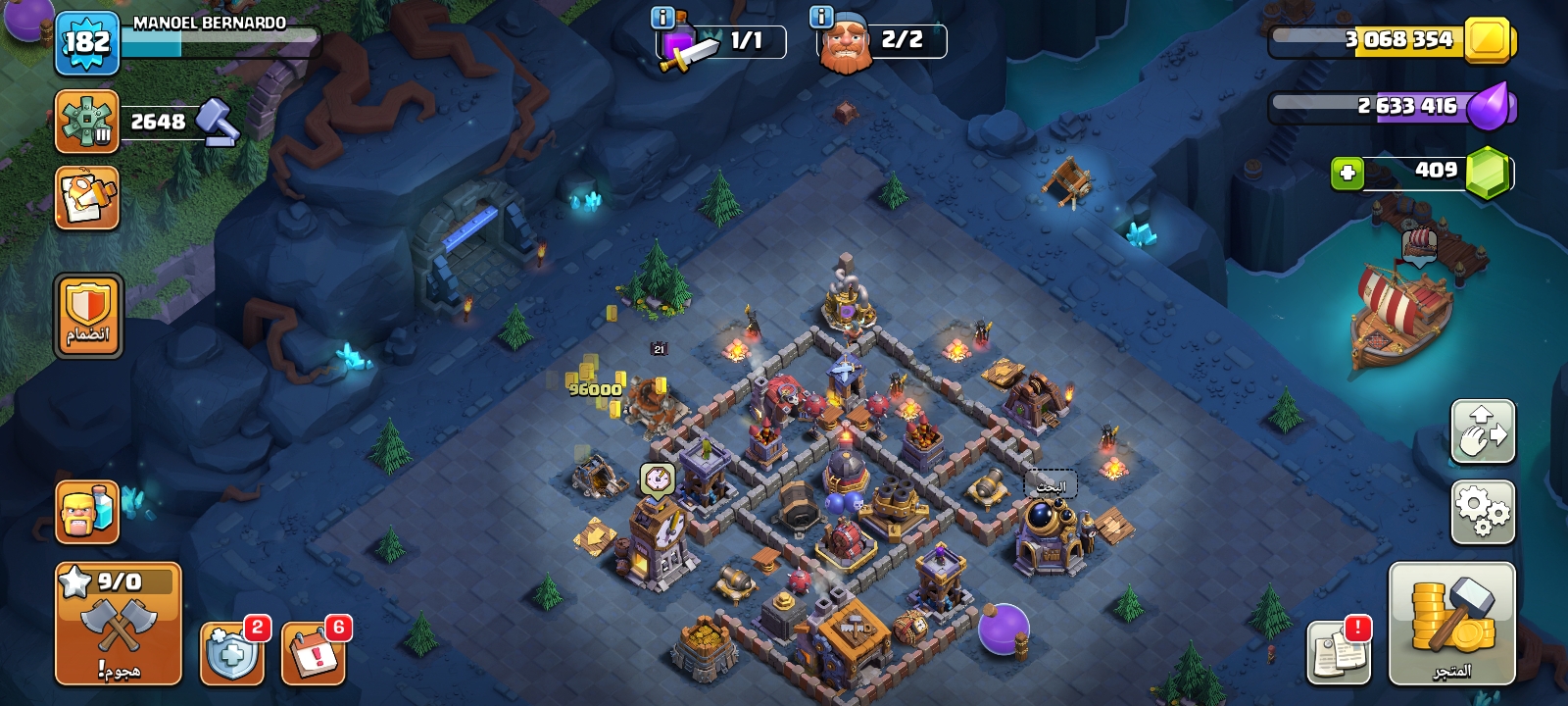Open the army troops barbarian icon
Screen dimensions: 1568x706
[87, 512]
